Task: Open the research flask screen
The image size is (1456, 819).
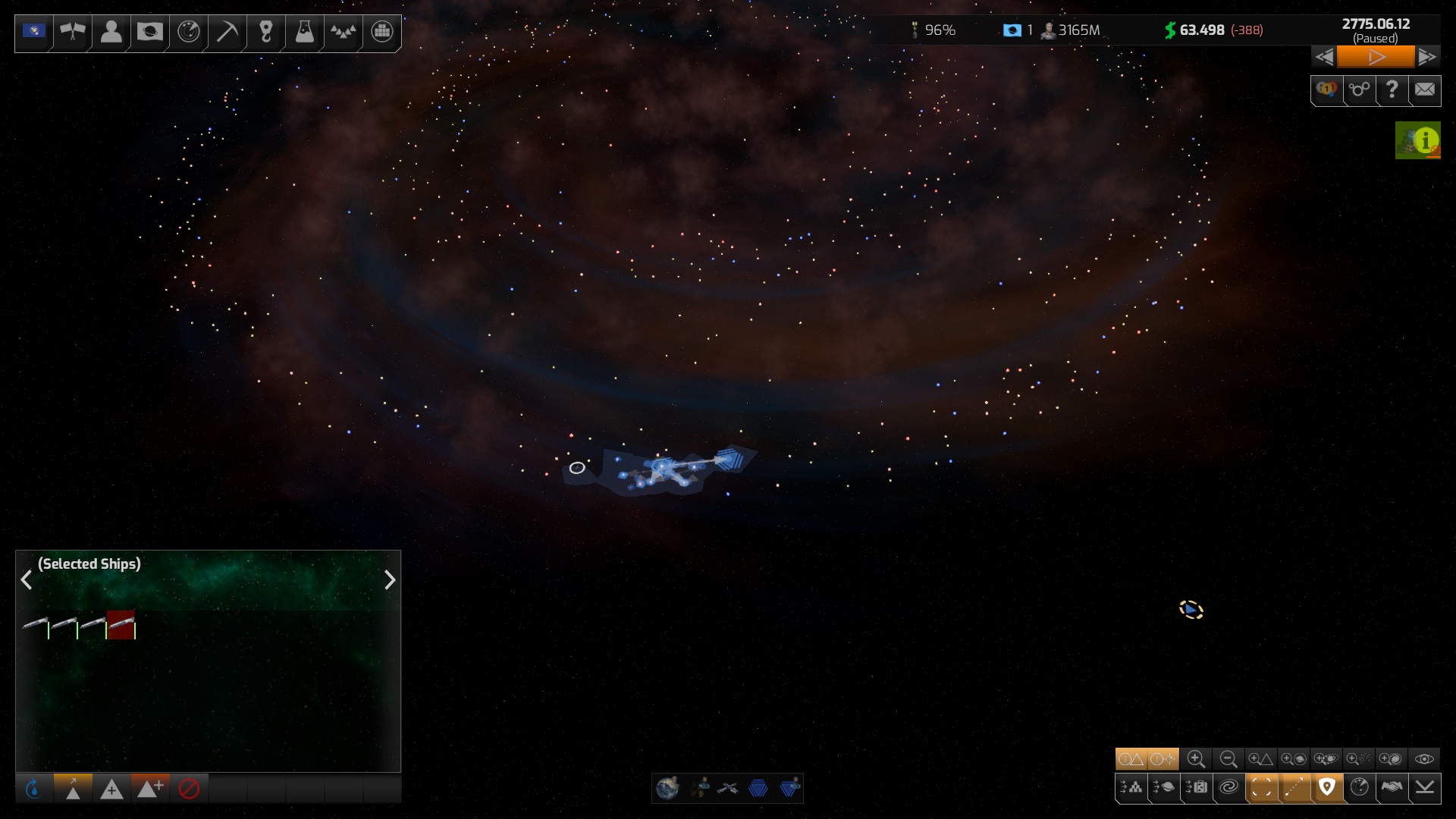Action: click(x=304, y=32)
